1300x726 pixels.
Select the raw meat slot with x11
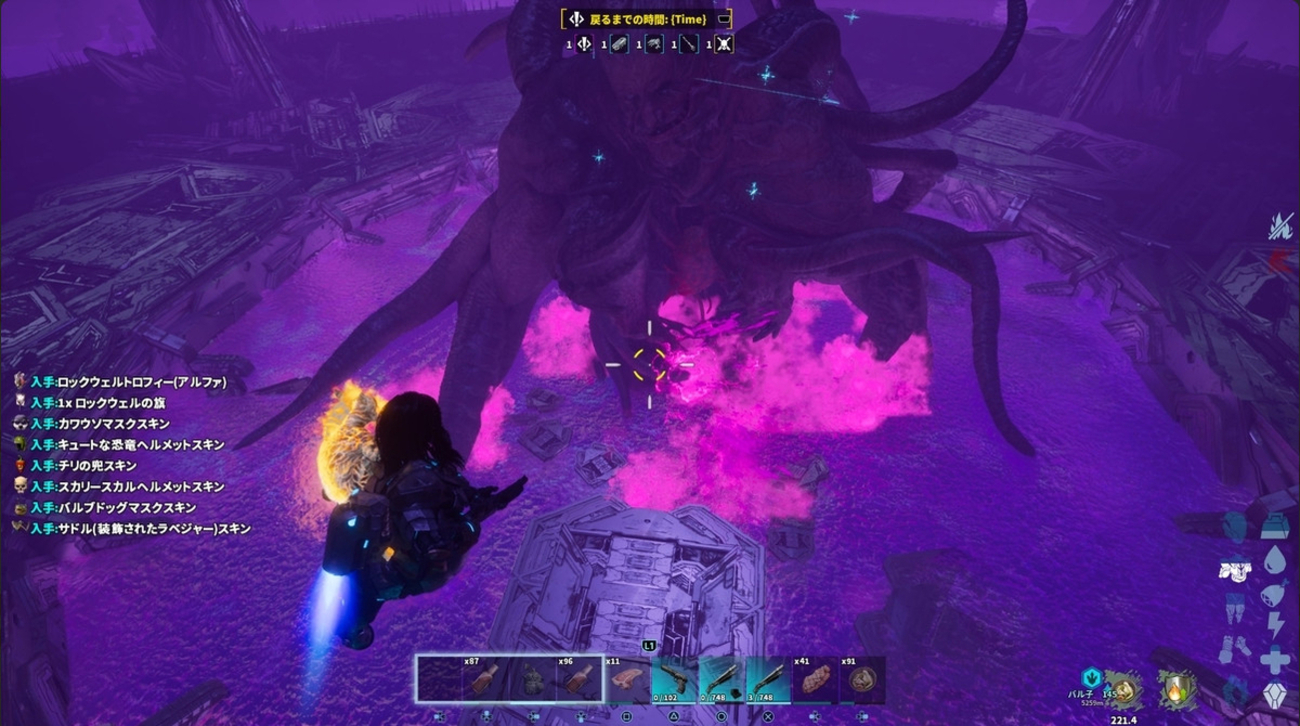click(627, 680)
